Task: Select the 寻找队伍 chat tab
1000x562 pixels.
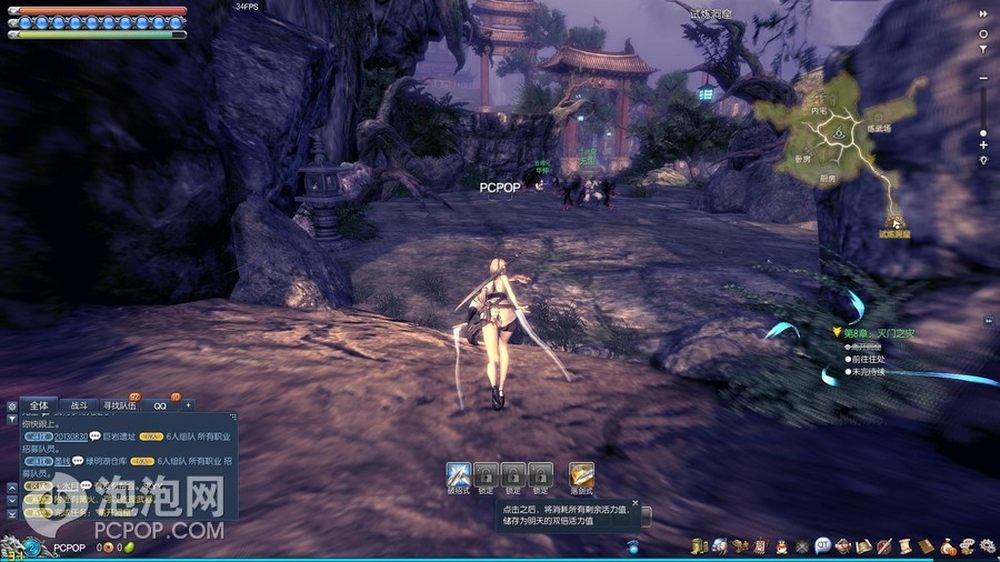Action: point(119,406)
